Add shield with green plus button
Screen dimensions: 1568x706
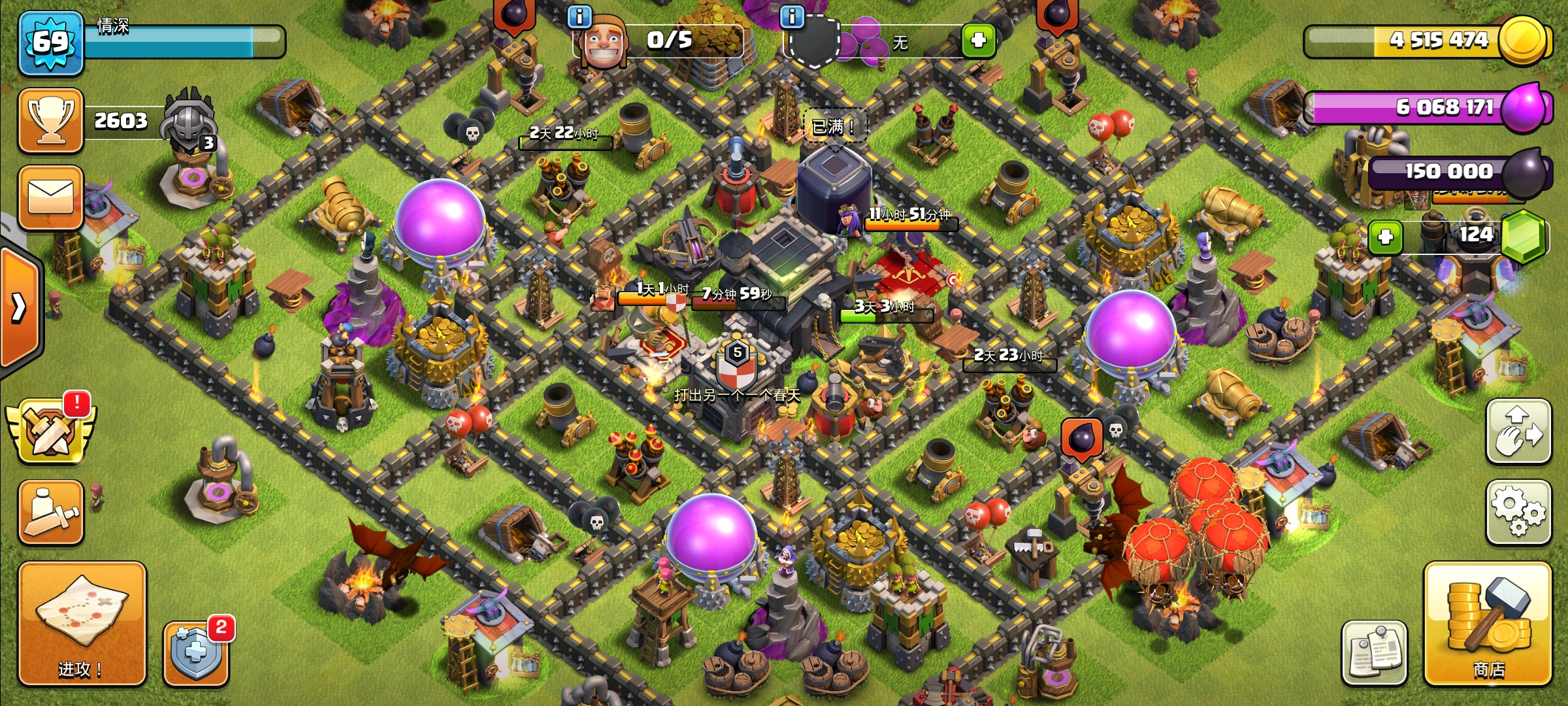[978, 41]
